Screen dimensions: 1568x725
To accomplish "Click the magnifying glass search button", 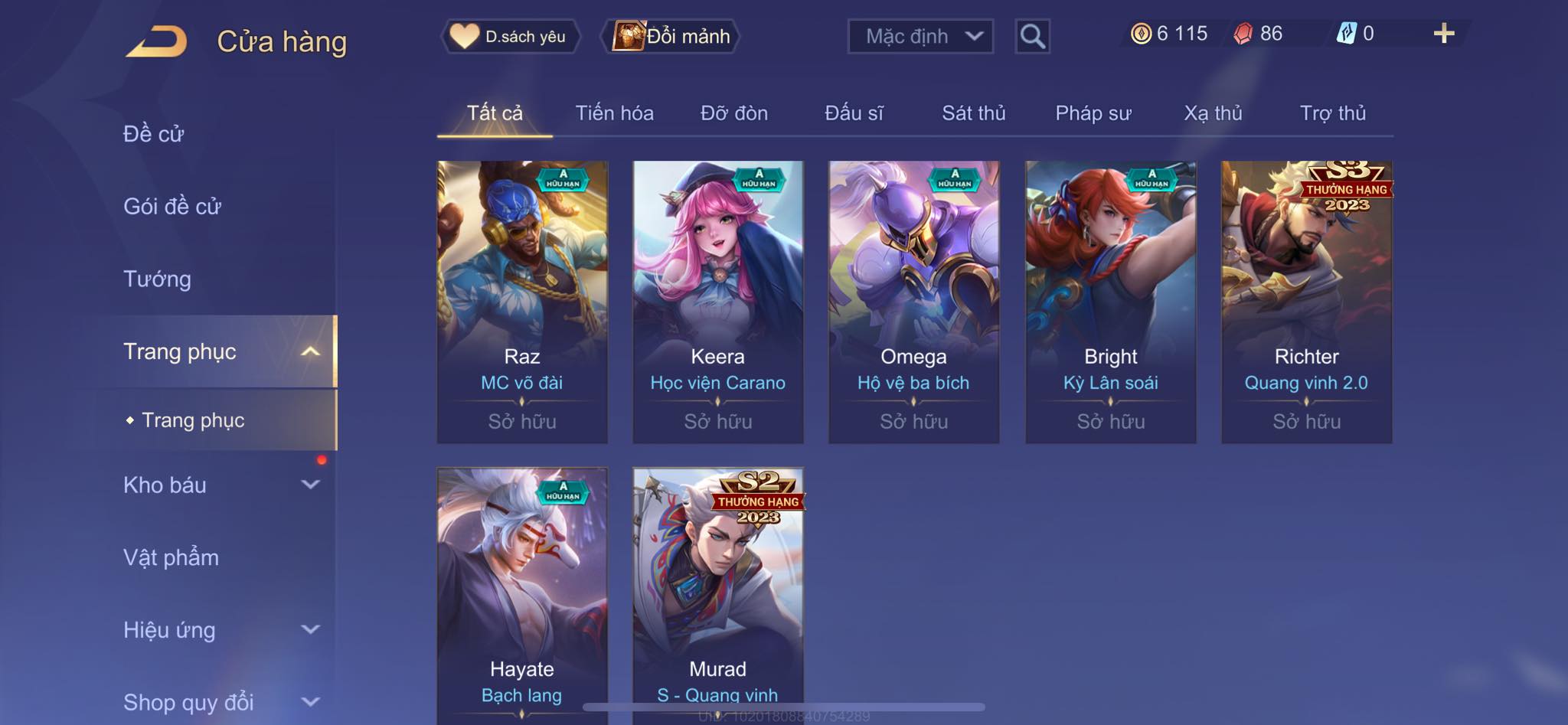I will pyautogui.click(x=1032, y=36).
